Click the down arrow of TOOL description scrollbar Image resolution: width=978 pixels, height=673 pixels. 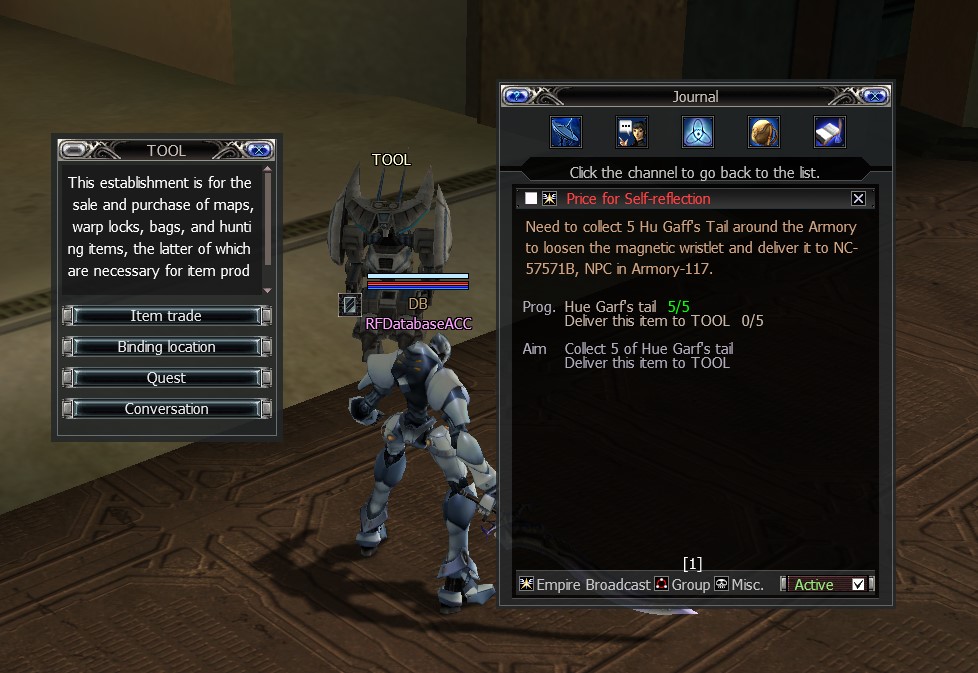(267, 290)
